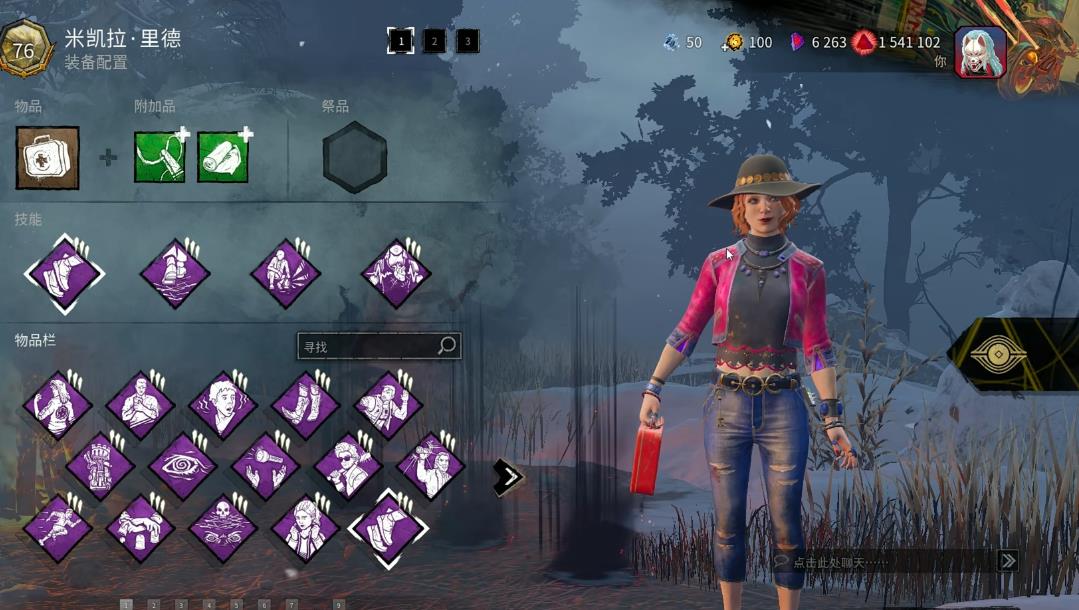Screen dimensions: 1079x610
Task: Pick the pair of boots perk
Action: click(x=305, y=405)
